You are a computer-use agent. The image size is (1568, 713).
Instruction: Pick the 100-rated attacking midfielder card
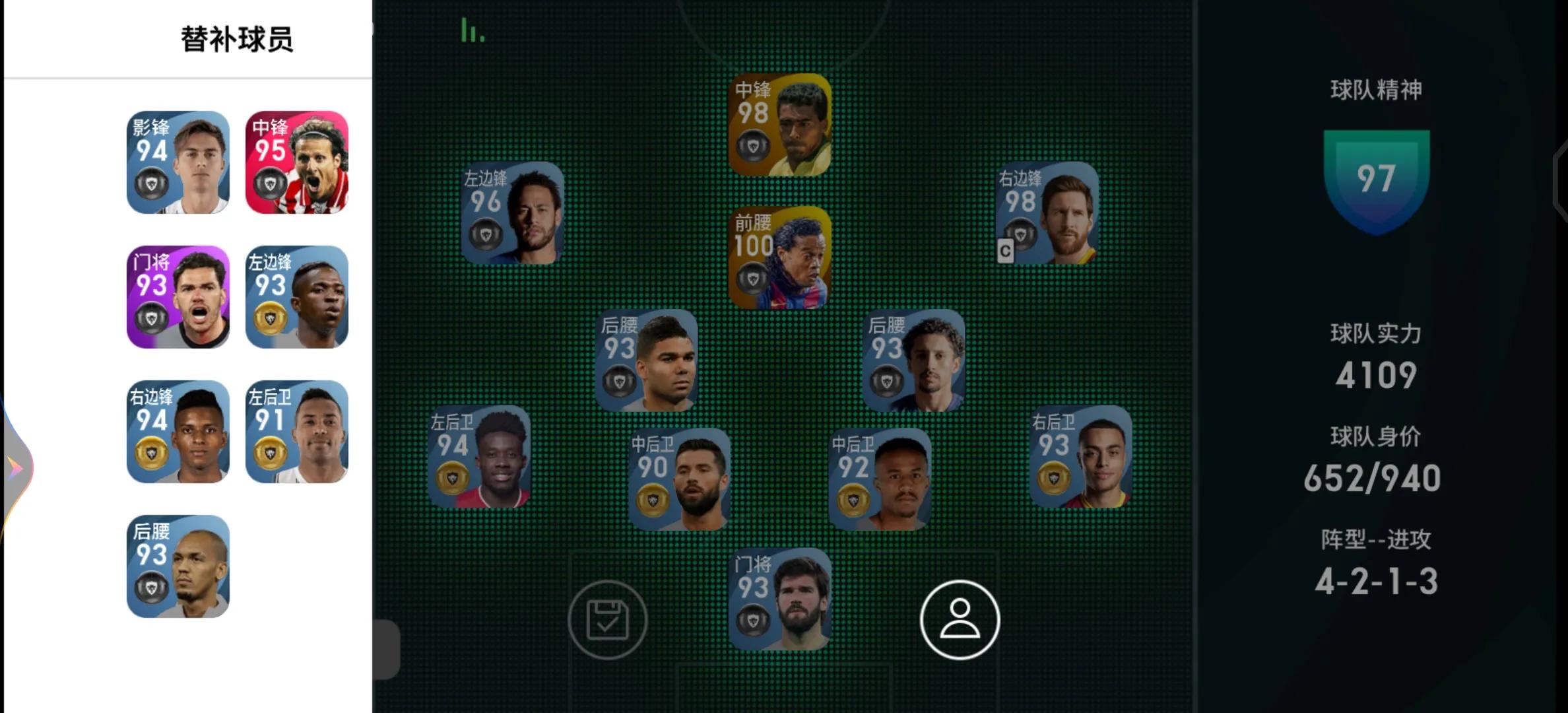pyautogui.click(x=779, y=257)
